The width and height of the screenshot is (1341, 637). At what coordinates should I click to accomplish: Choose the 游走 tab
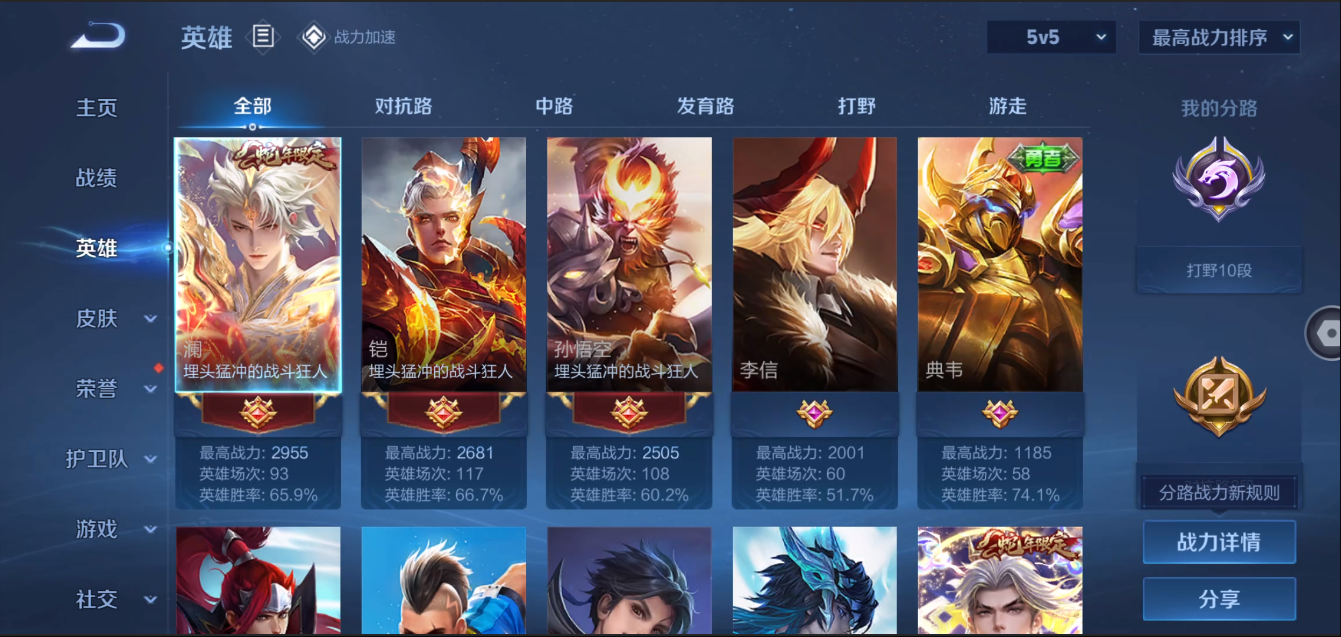pos(1007,106)
